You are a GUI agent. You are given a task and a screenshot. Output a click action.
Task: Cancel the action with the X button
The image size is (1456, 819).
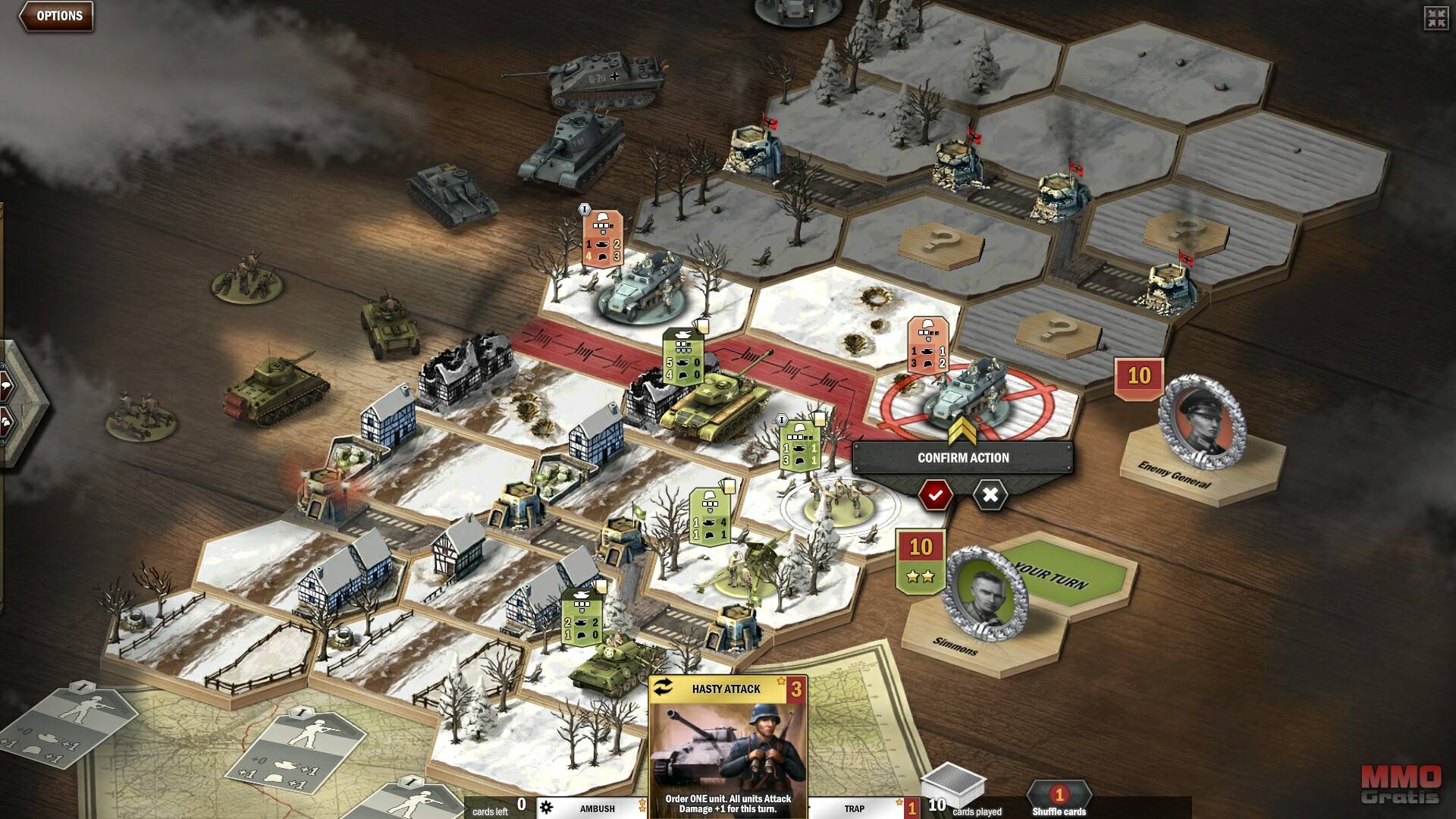[x=990, y=495]
